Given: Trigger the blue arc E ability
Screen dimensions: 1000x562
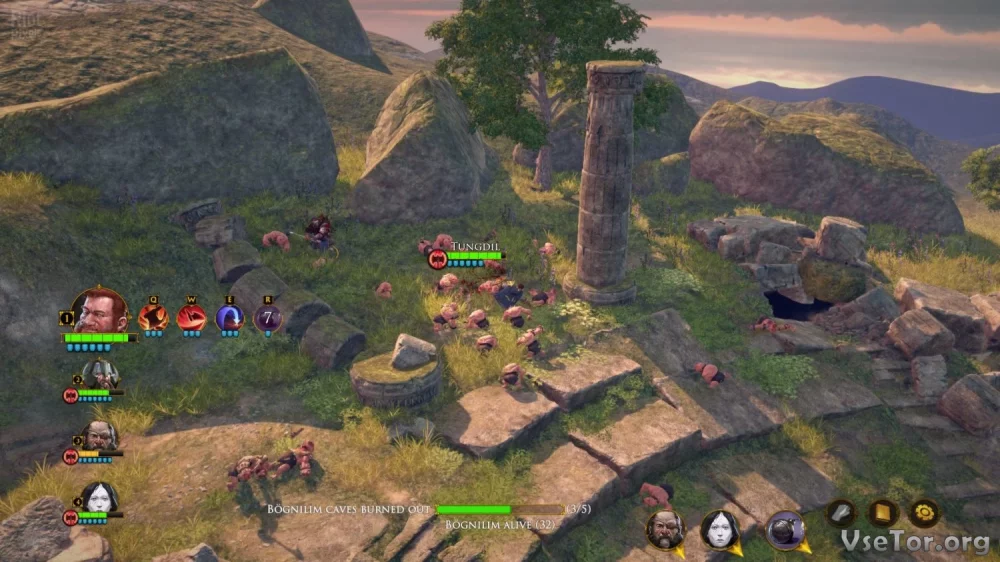Looking at the screenshot, I should 230,317.
